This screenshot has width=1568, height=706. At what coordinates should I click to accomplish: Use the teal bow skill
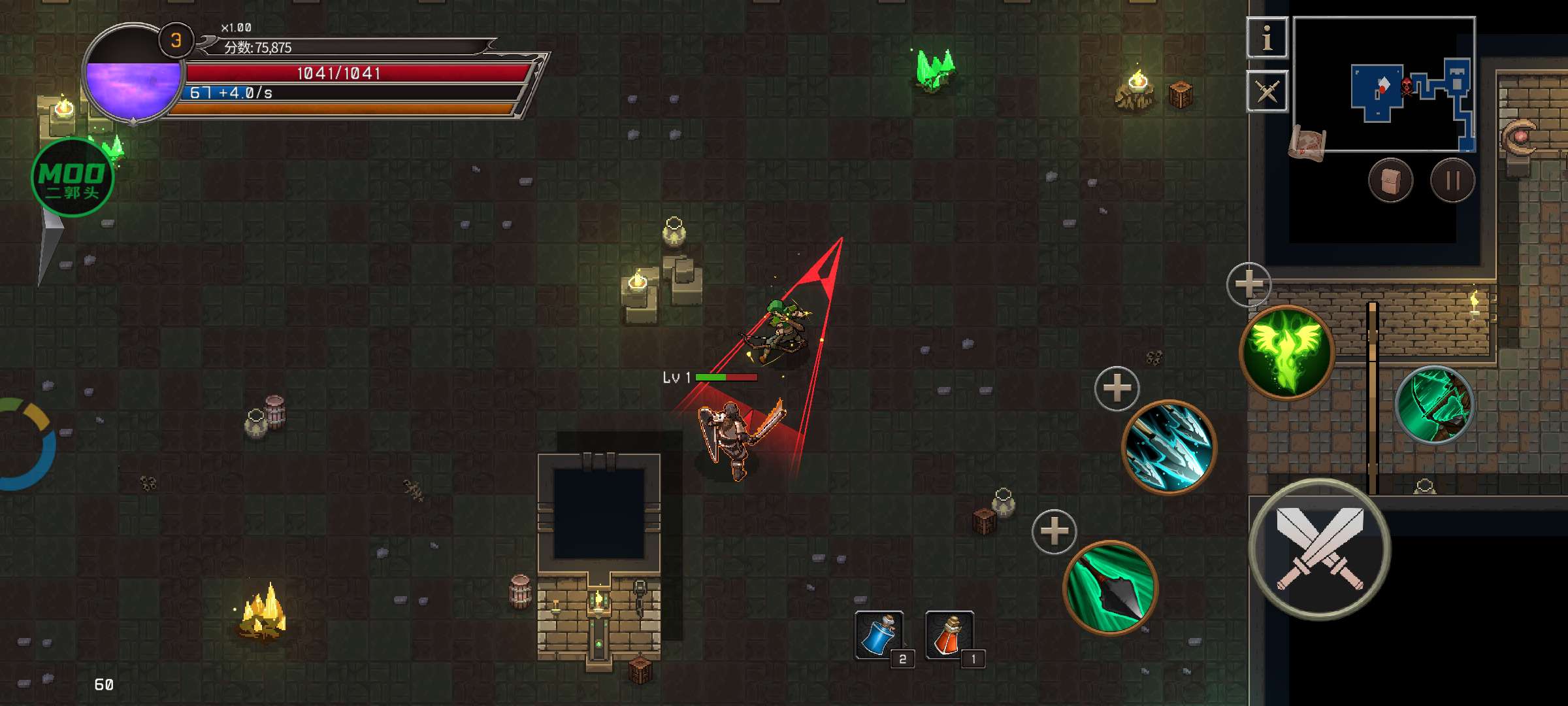1434,405
